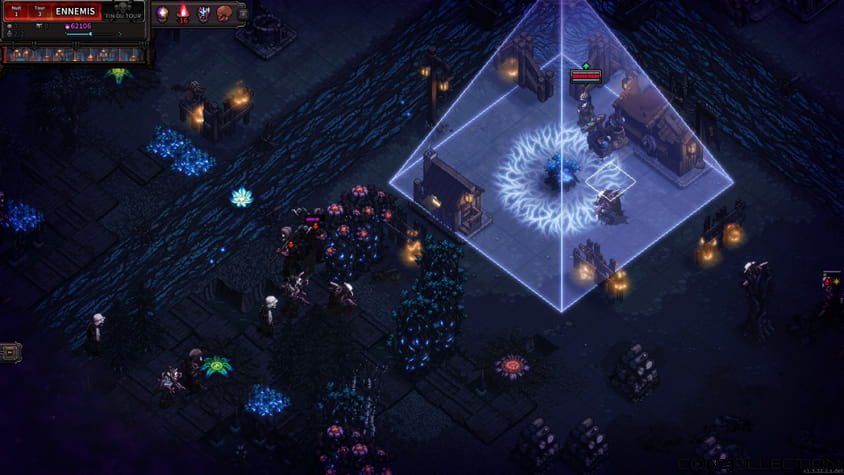The image size is (844, 475).
Task: Click the blue horned mask icon
Action: pos(204,14)
